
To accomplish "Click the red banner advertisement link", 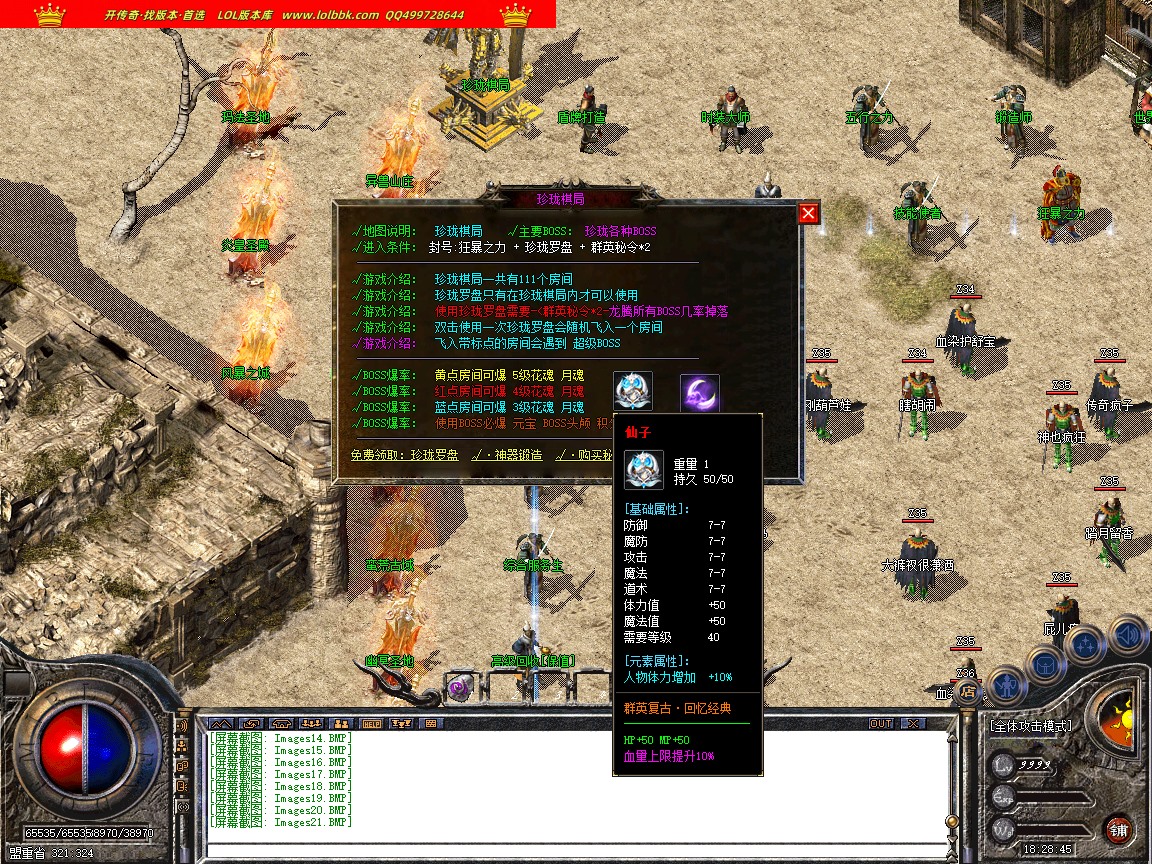I will pos(277,14).
